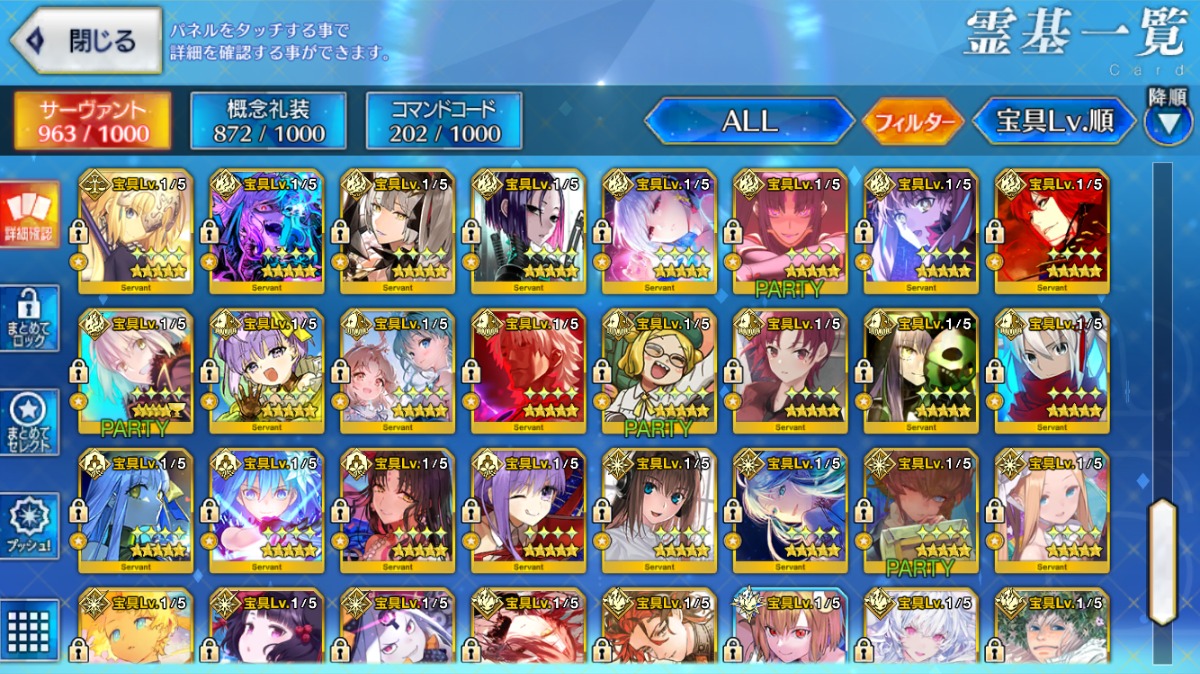Screen dimensions: 1200x674
Task: Show the コマンドコード tab
Action: pos(444,121)
